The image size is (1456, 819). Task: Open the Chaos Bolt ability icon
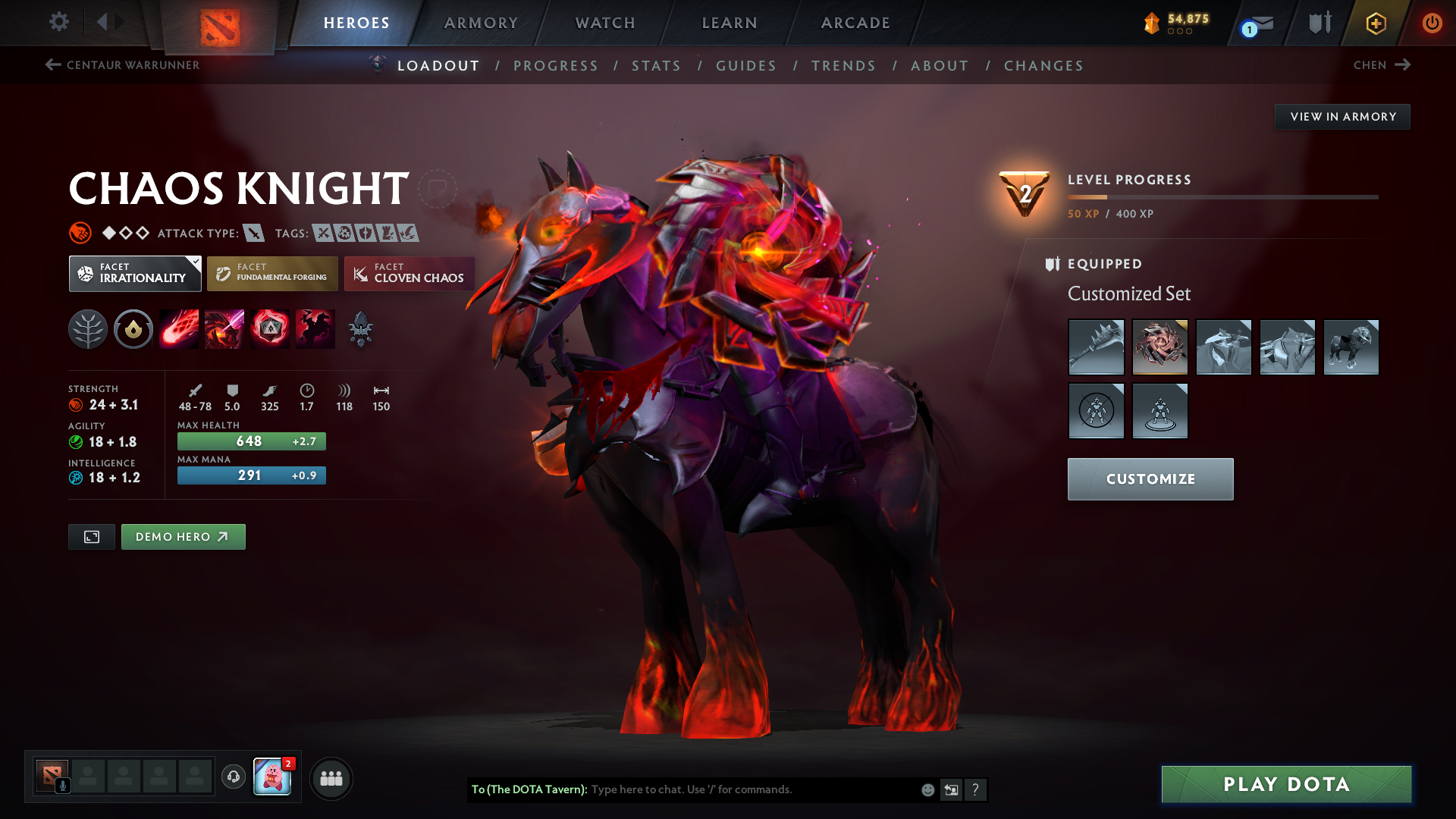(x=178, y=328)
